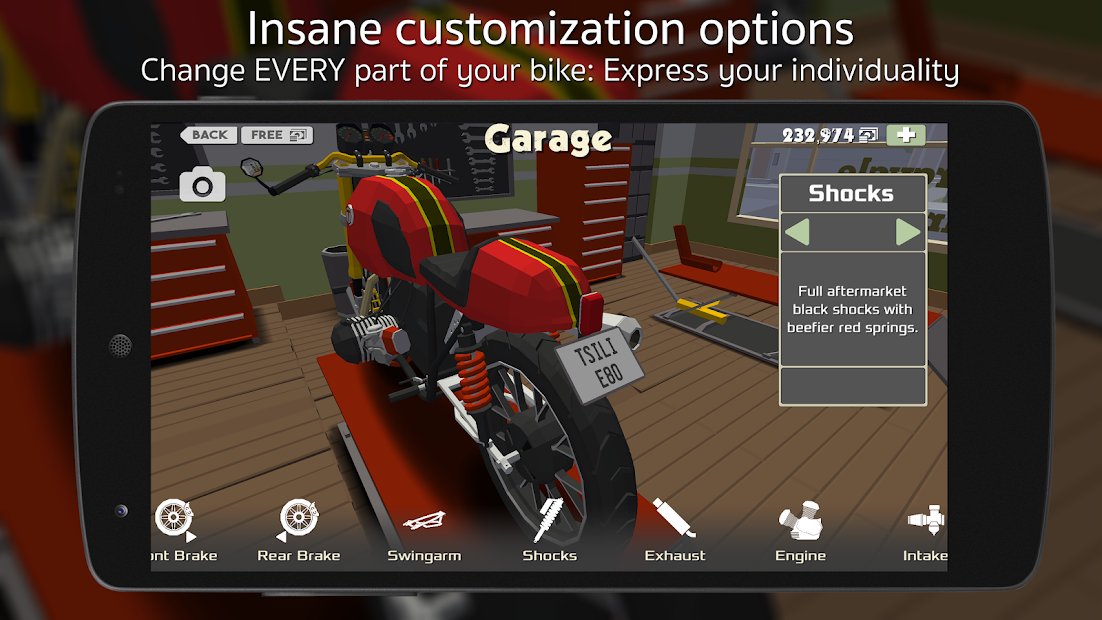Select the Rear Brake category
1102x620 pixels.
[299, 532]
